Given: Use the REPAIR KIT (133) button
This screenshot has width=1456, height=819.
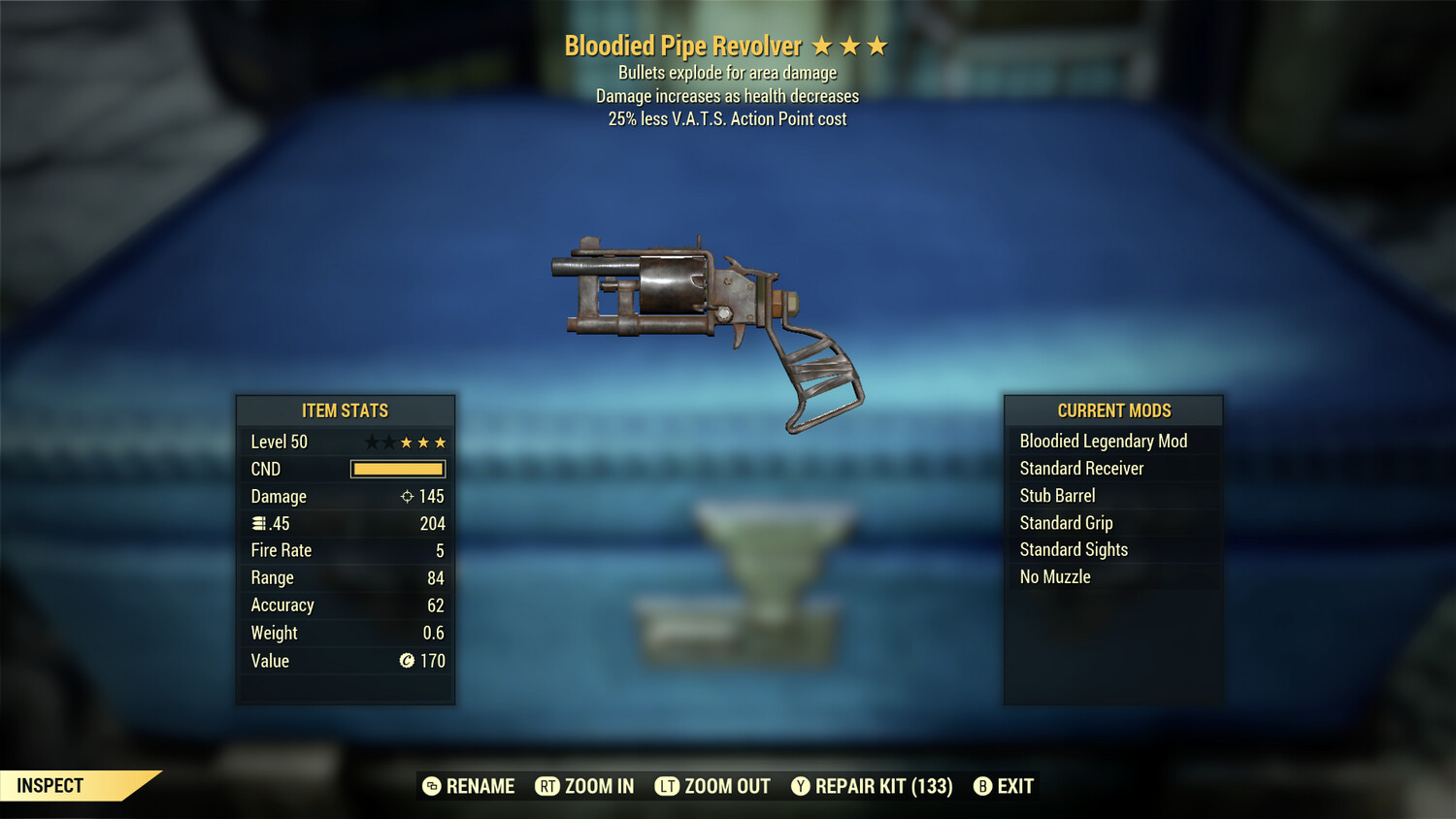Looking at the screenshot, I should [x=882, y=786].
